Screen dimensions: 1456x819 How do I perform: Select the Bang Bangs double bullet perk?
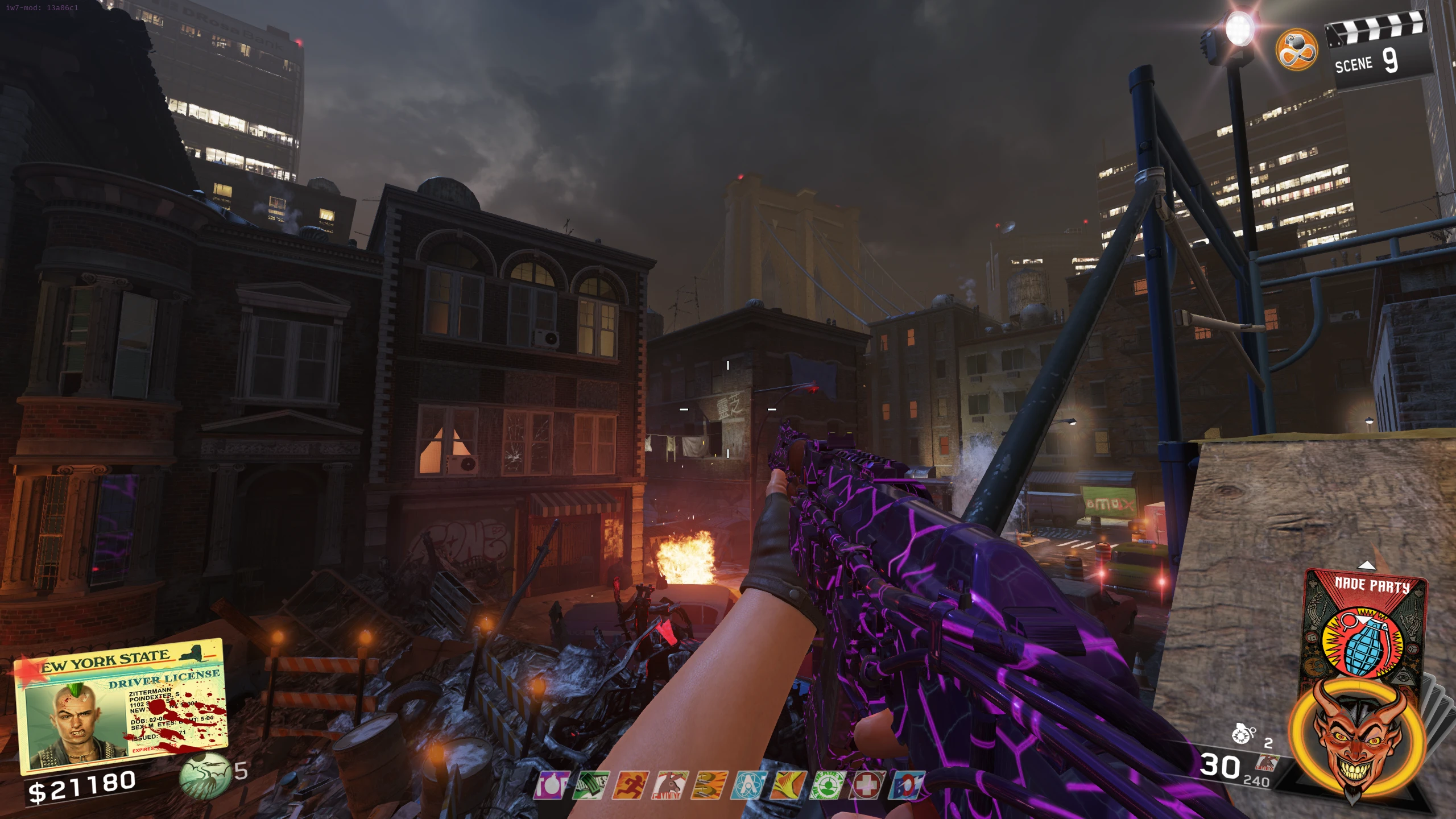tap(709, 785)
